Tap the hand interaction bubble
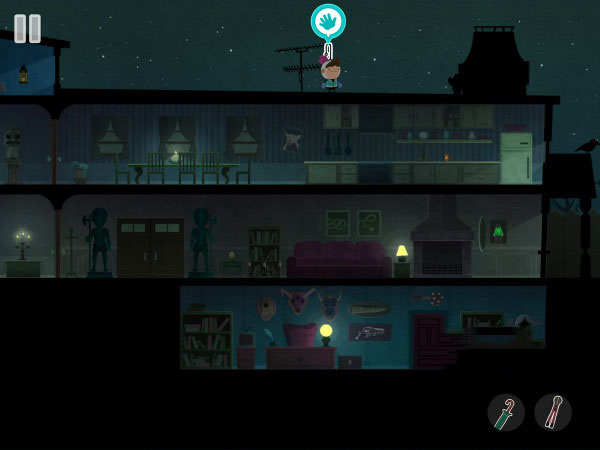 click(328, 21)
